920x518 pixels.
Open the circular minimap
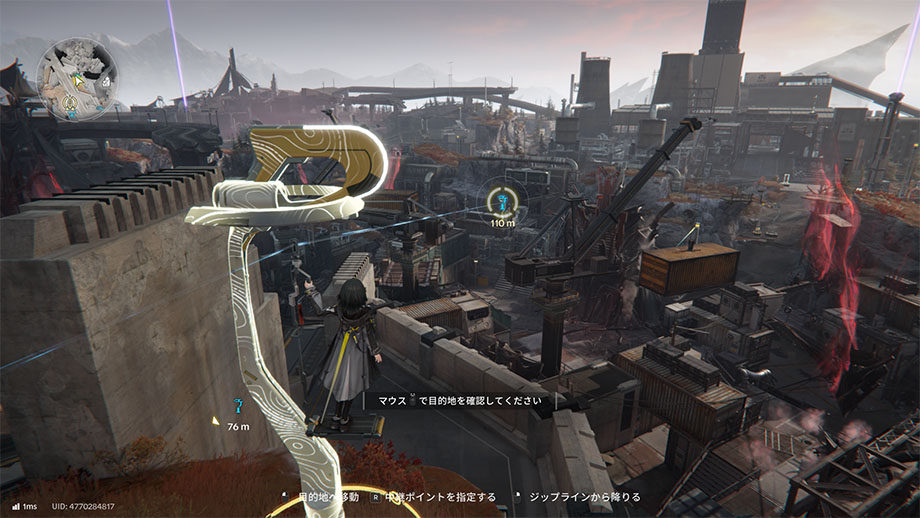pyautogui.click(x=70, y=71)
